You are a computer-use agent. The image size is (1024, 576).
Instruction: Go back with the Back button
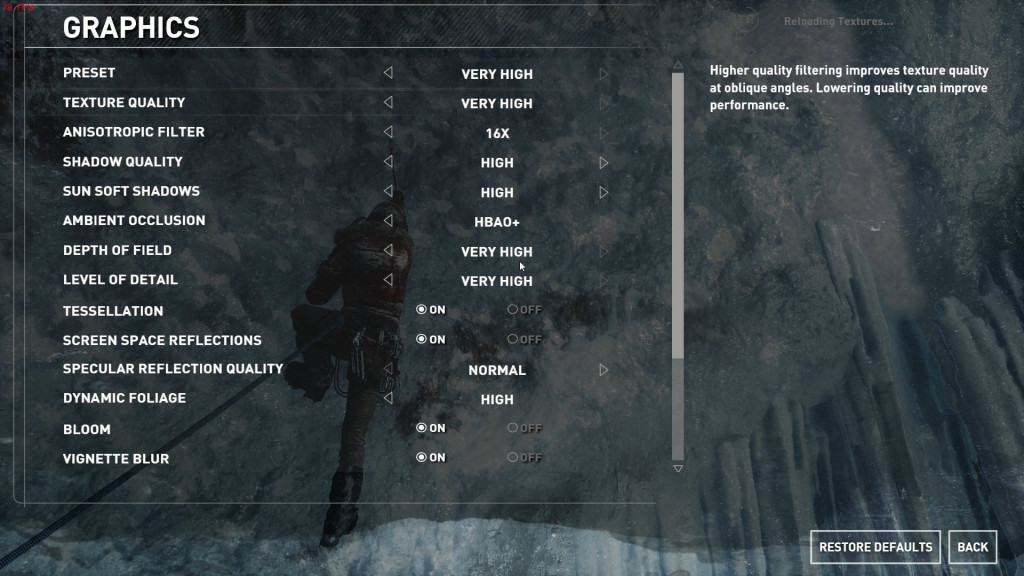point(972,547)
